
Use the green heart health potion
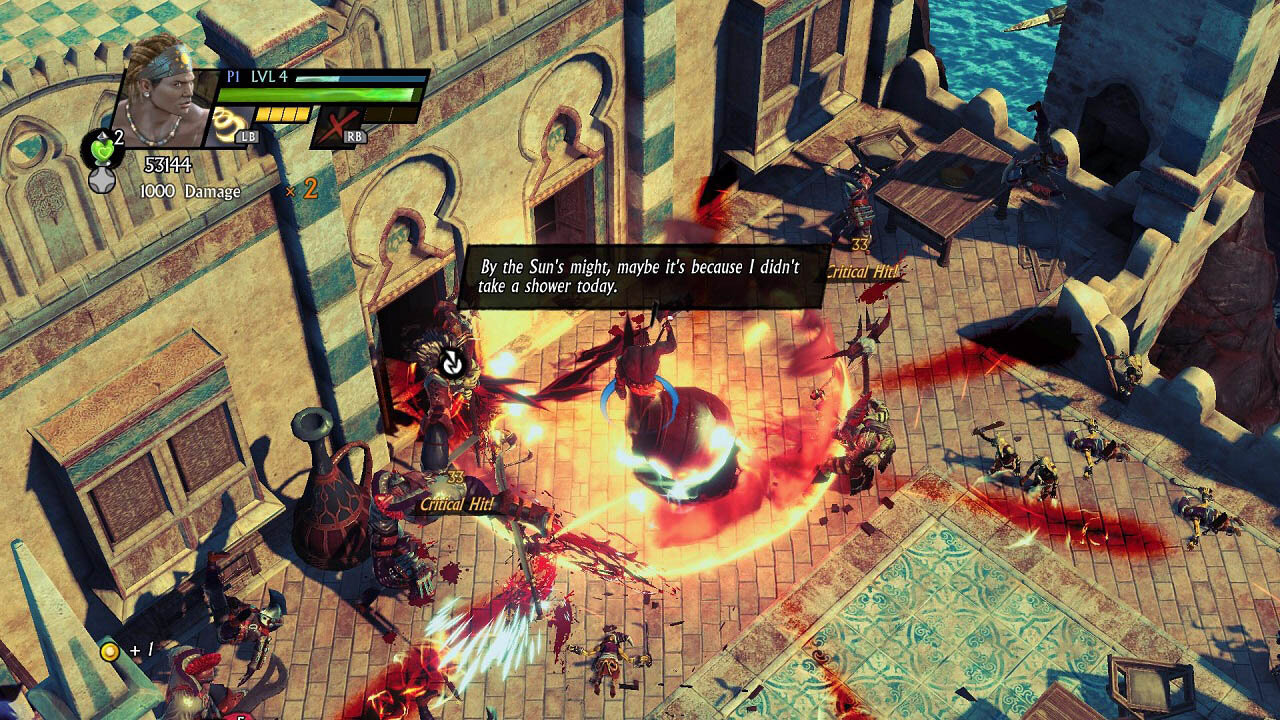pyautogui.click(x=99, y=146)
